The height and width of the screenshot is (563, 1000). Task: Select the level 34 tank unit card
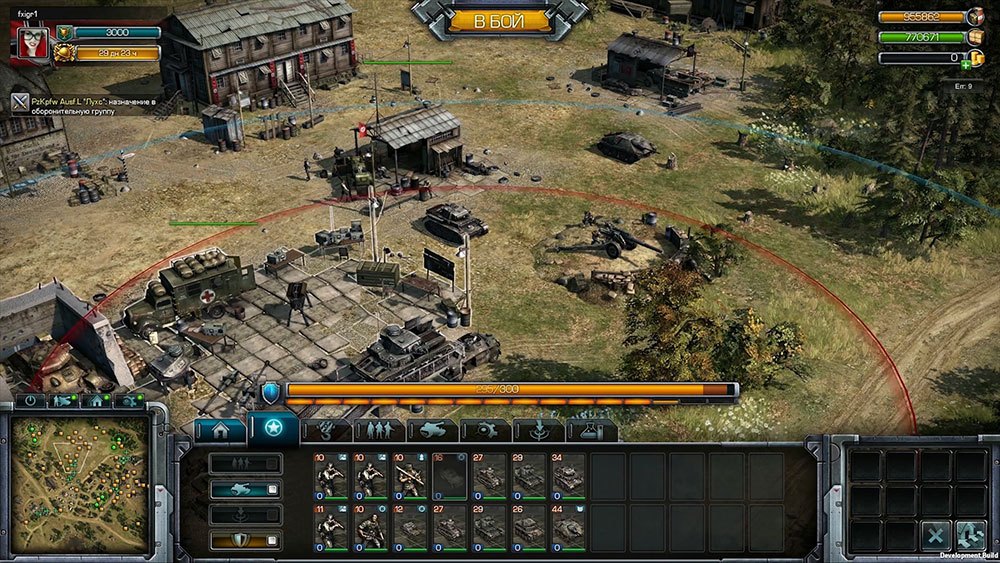point(569,474)
